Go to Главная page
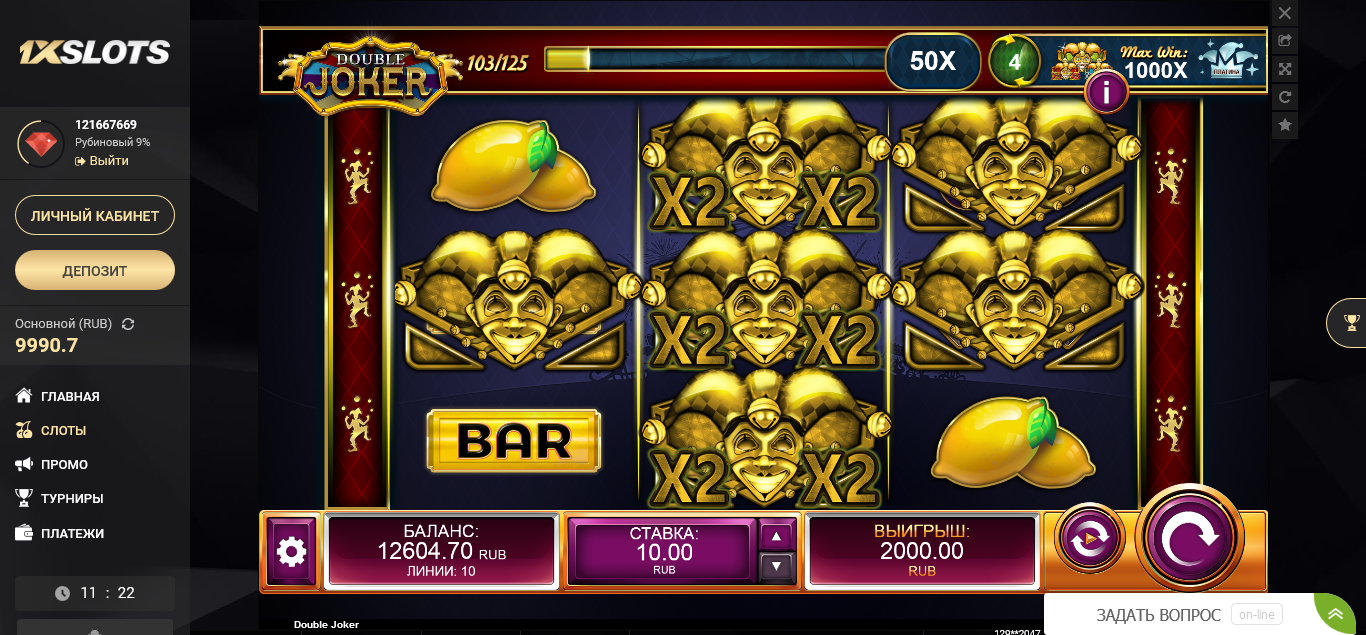Image resolution: width=1366 pixels, height=635 pixels. [70, 396]
